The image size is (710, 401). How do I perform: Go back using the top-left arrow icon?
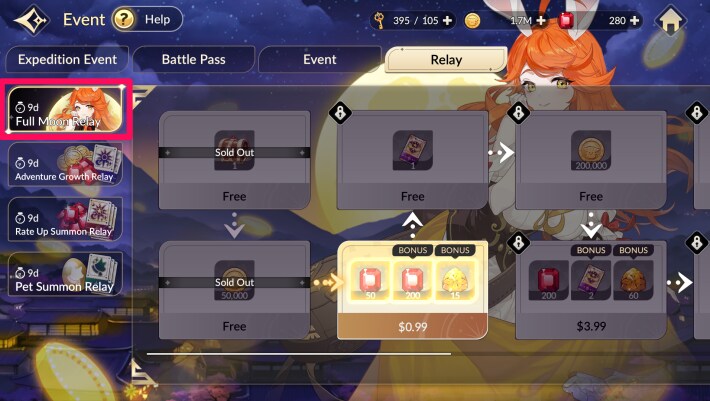coord(28,19)
